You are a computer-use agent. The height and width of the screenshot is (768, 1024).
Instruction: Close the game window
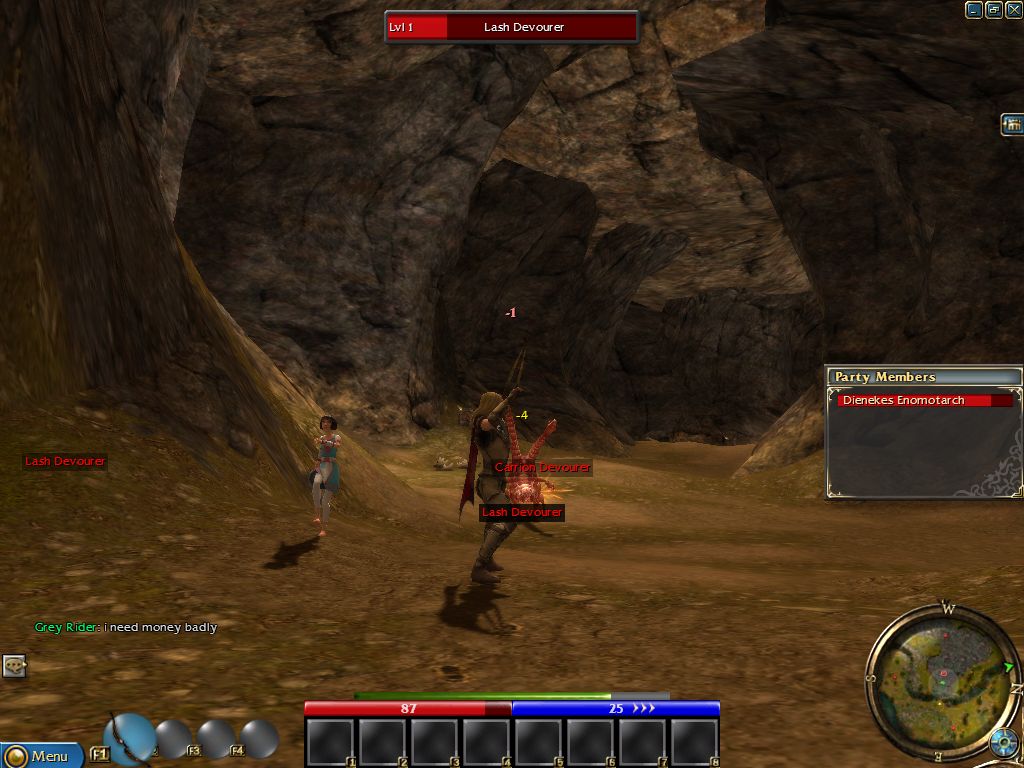click(x=1013, y=10)
